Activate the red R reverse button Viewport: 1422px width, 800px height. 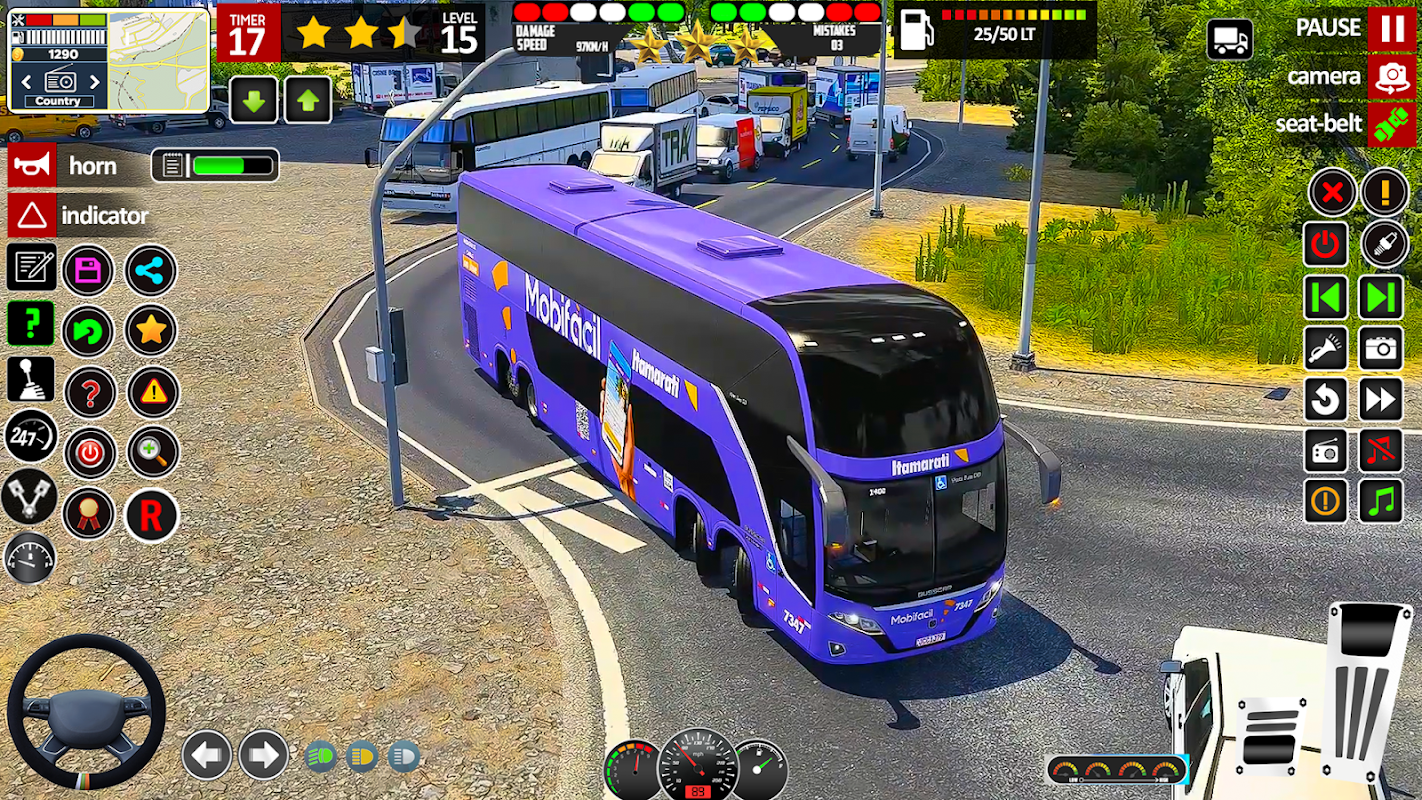point(151,515)
